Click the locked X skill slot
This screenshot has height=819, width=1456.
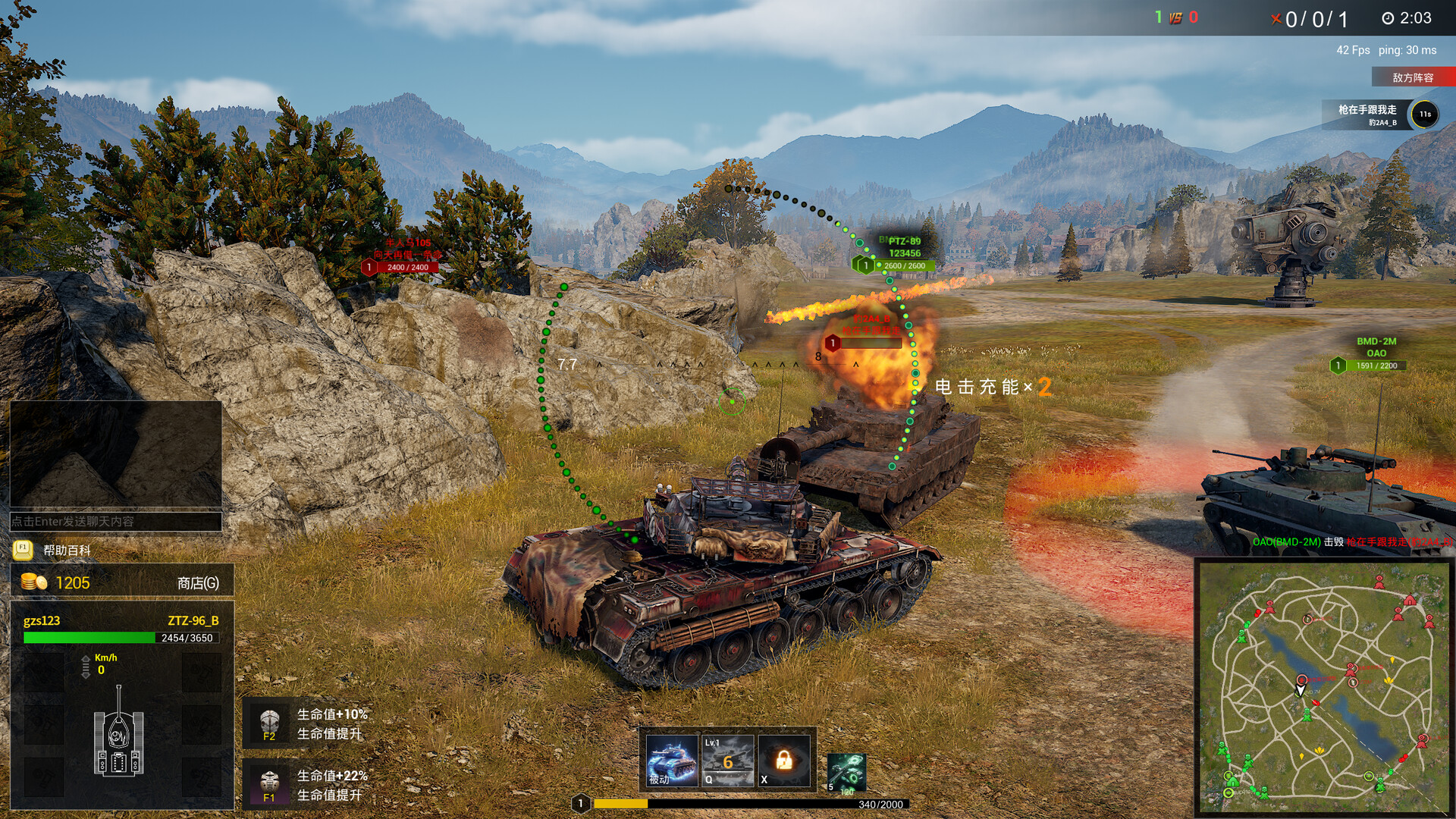coord(783,760)
